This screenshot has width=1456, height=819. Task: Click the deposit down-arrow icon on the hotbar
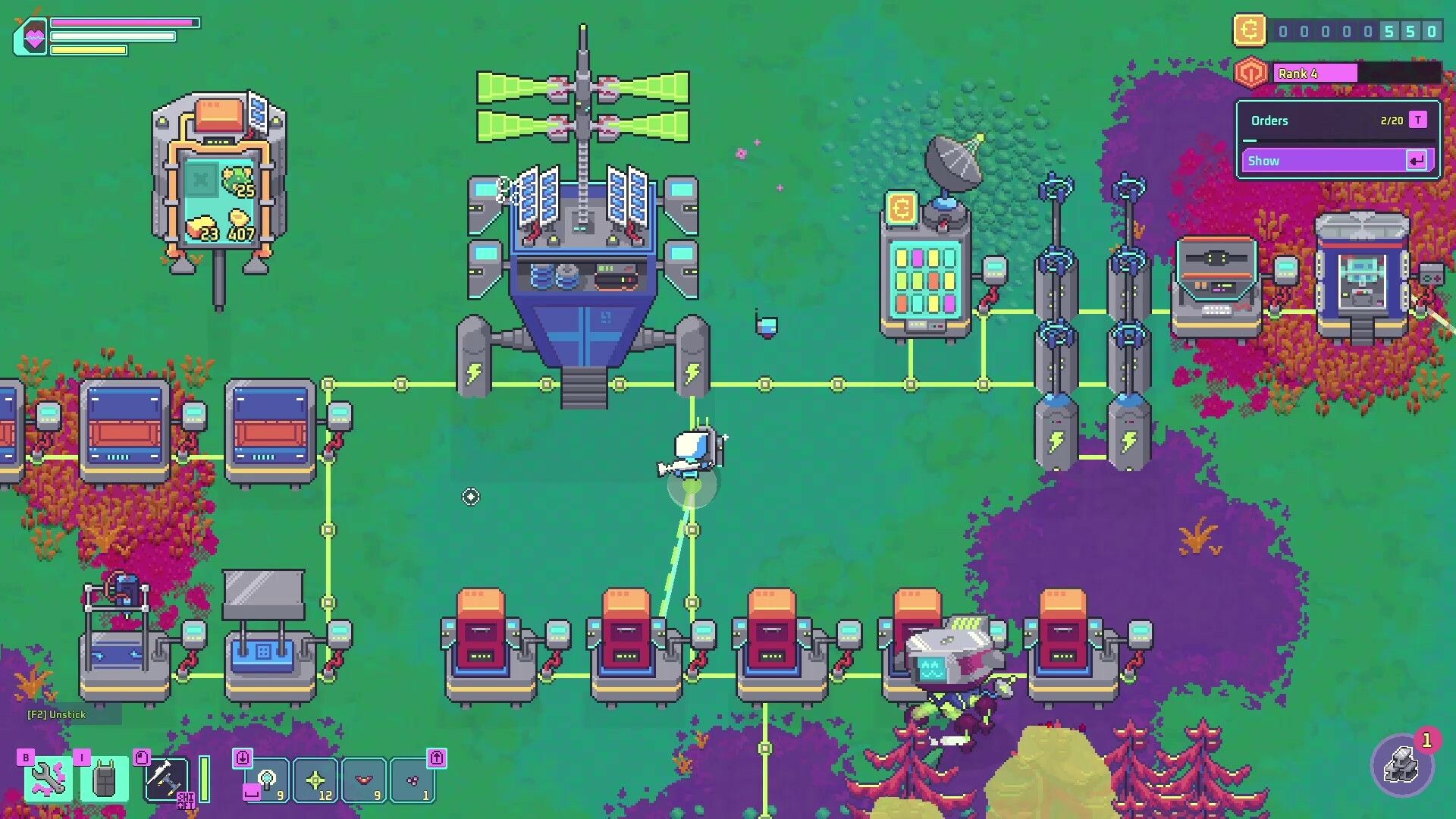pyautogui.click(x=243, y=758)
